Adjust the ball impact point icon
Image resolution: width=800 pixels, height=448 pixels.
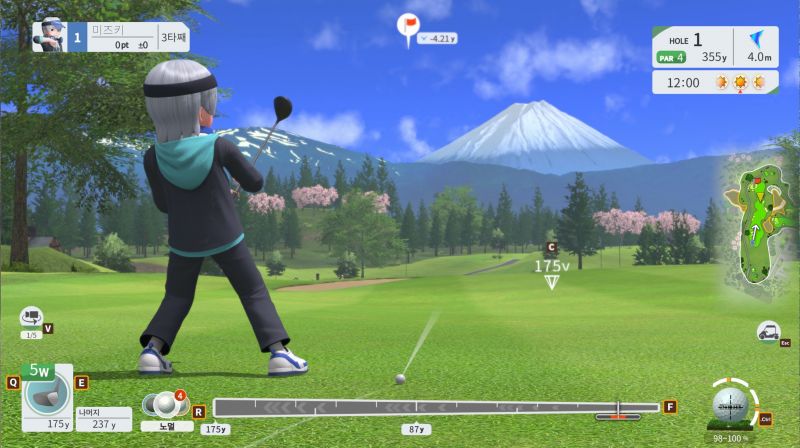[730, 405]
